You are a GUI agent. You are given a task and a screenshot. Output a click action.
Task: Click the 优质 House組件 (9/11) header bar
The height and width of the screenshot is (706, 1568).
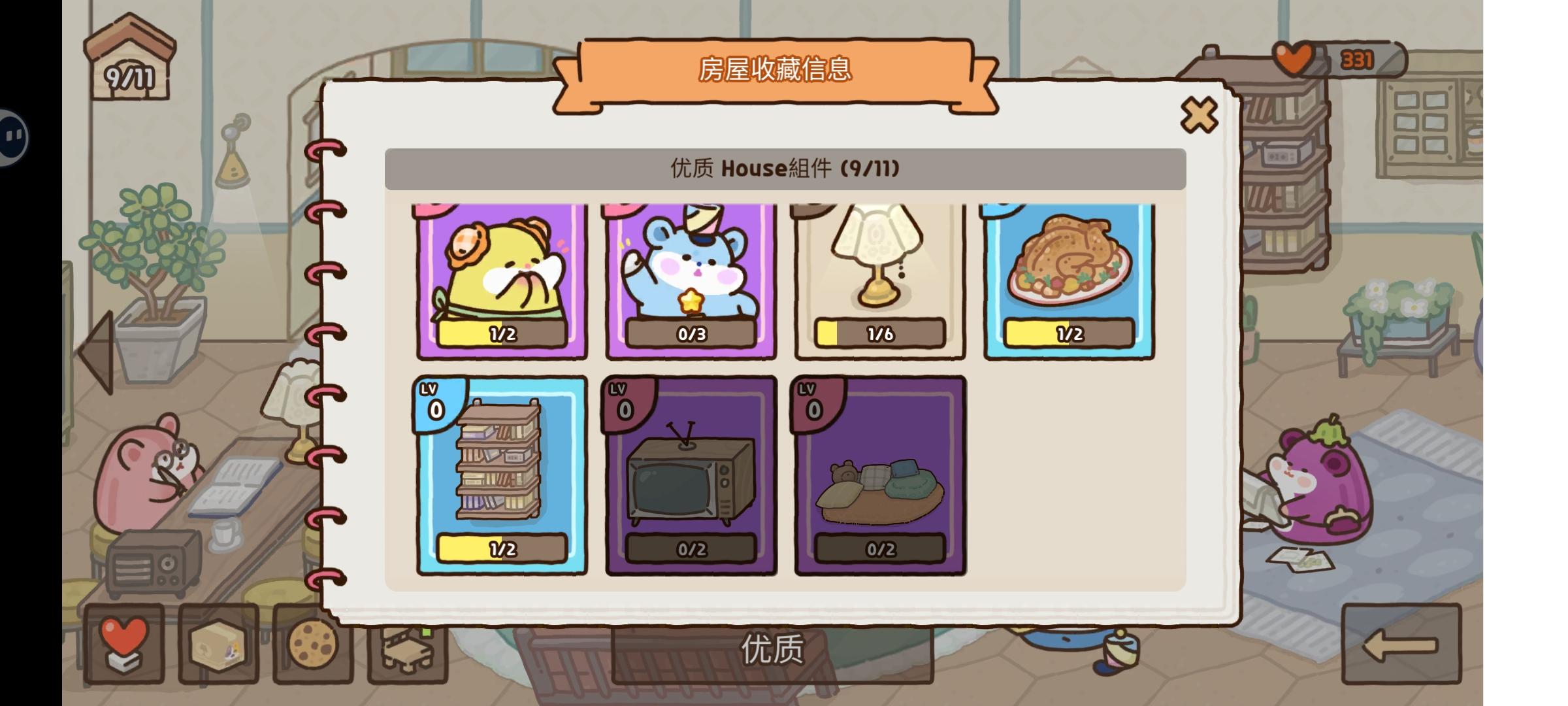pos(783,169)
